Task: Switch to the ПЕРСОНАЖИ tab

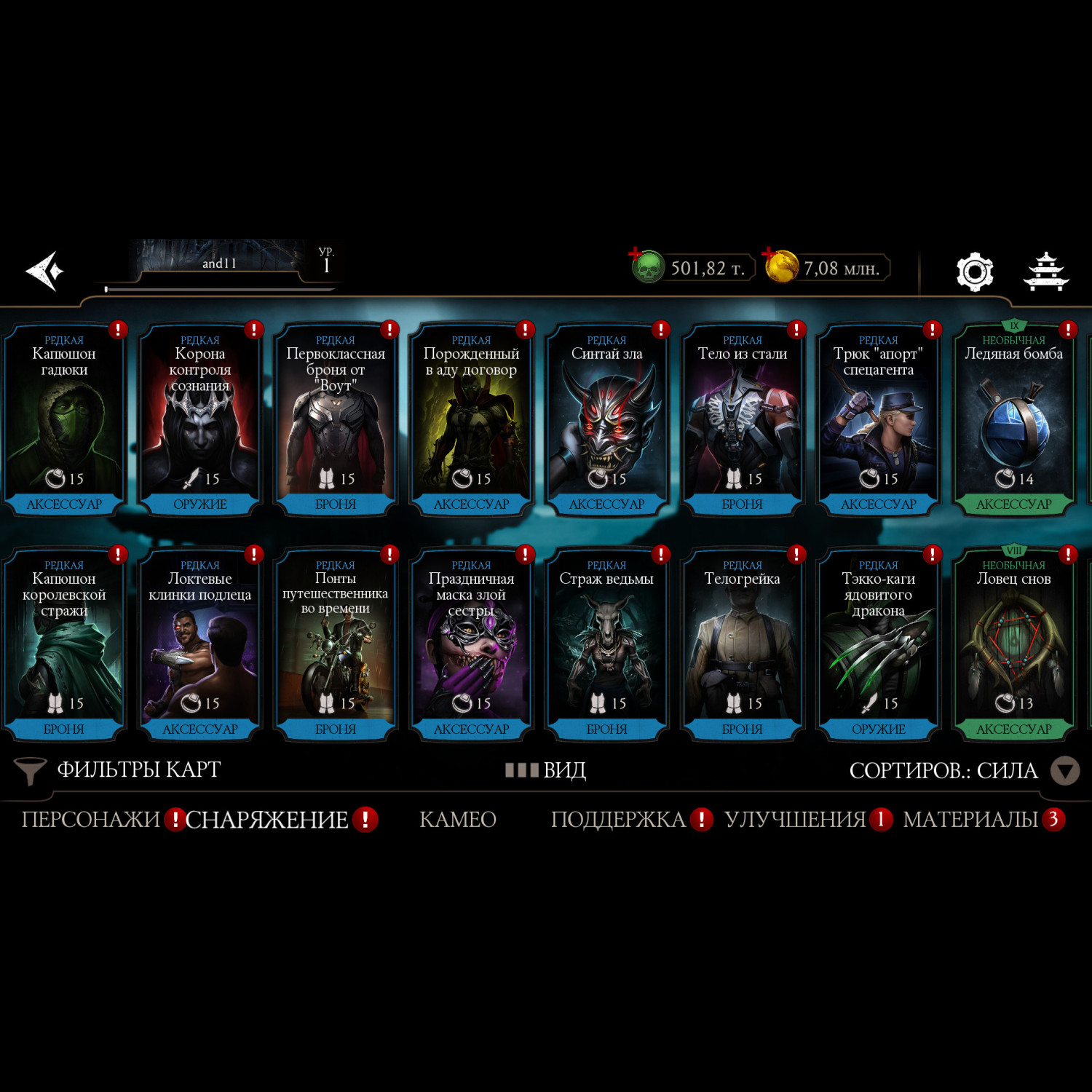Action: (x=90, y=820)
